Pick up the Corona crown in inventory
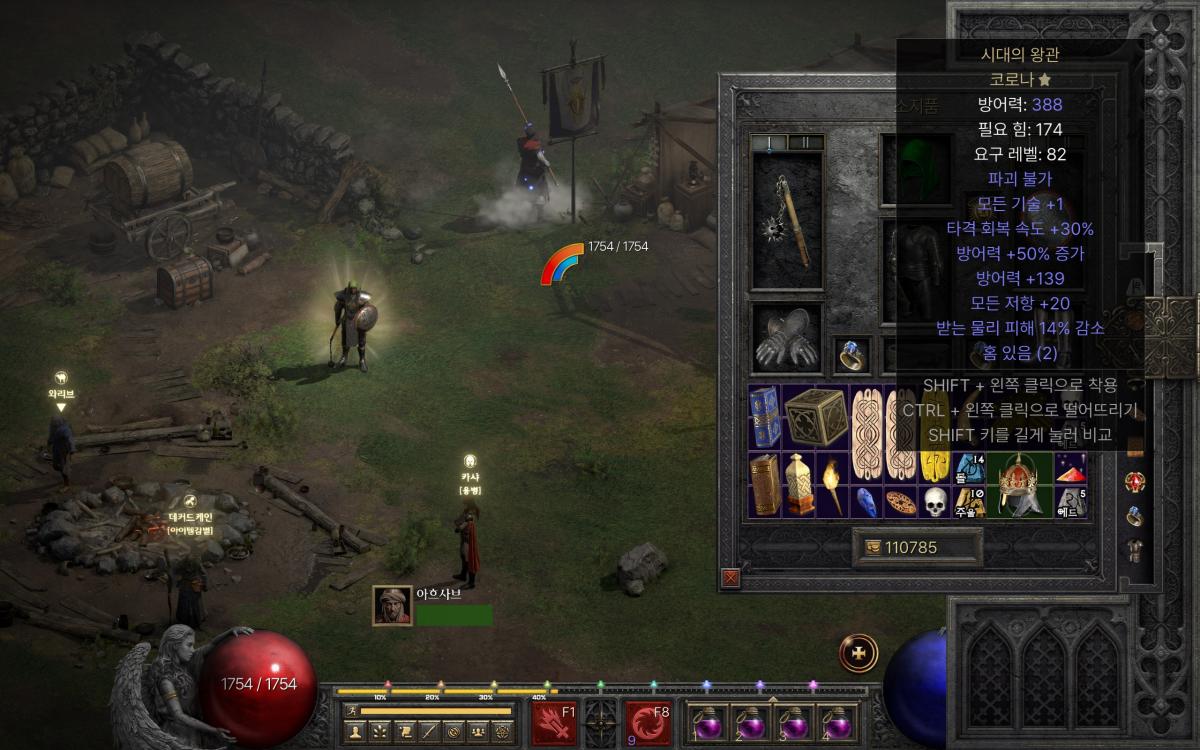The height and width of the screenshot is (750, 1200). [x=1019, y=484]
